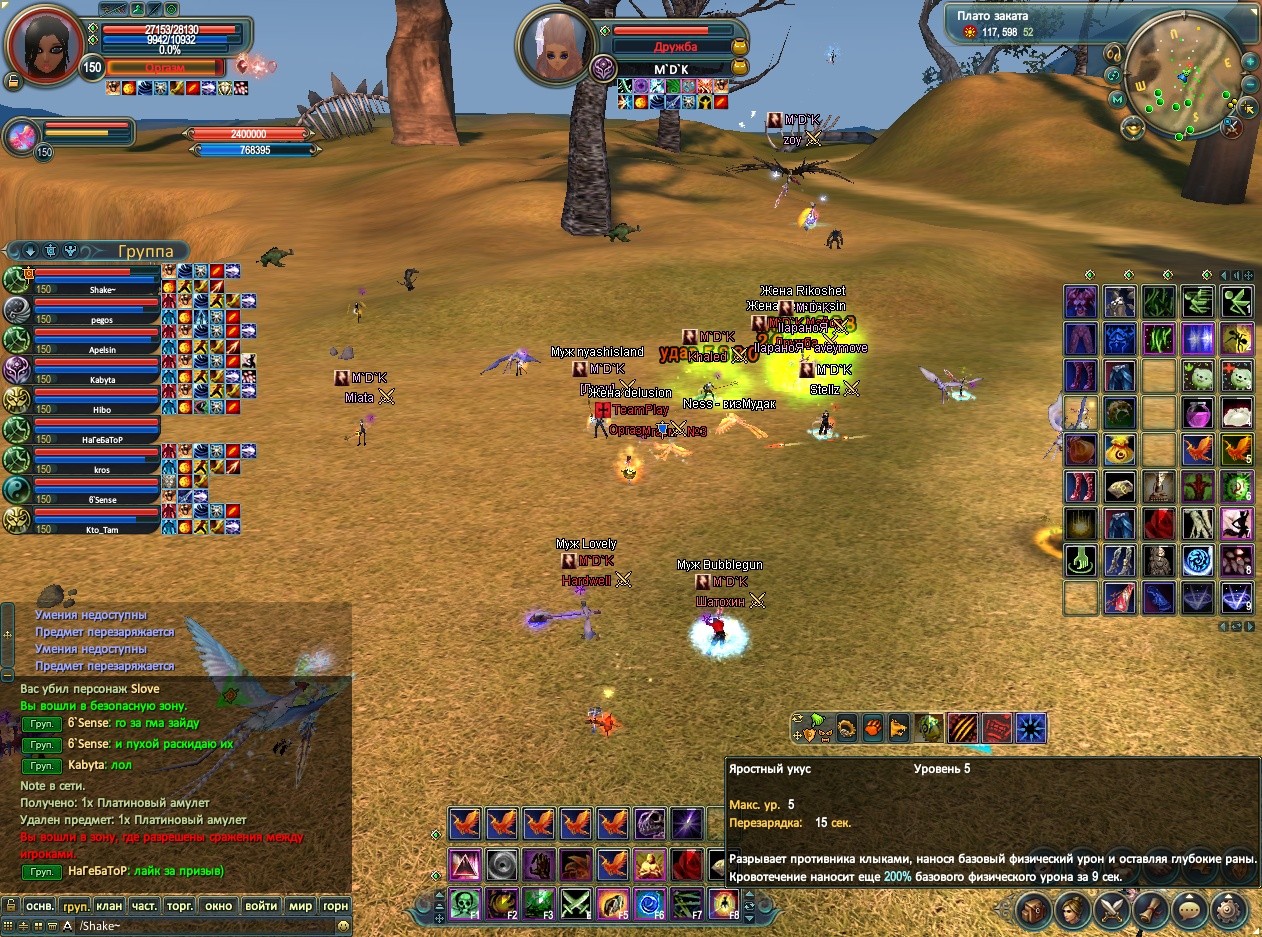Open the quest scroll menu button

point(1151,910)
